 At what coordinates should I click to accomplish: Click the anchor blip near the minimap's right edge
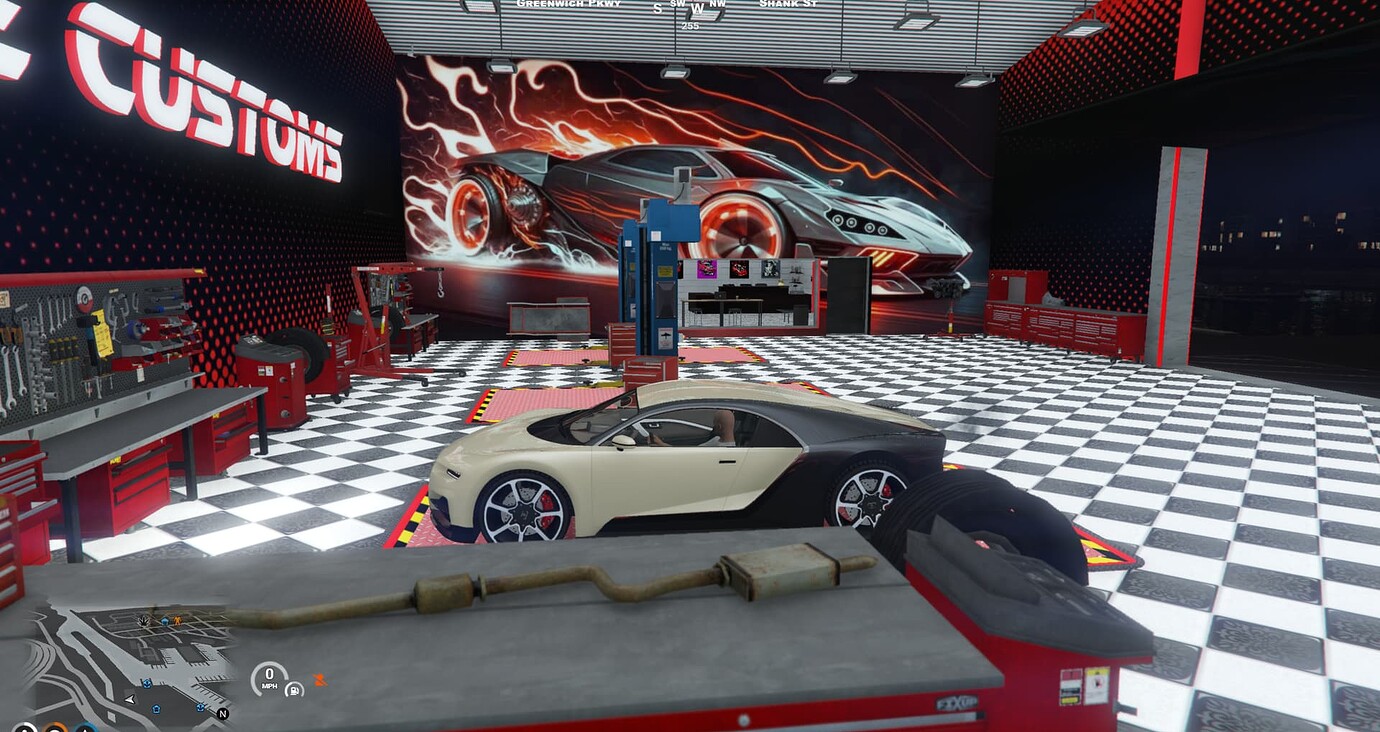200,706
